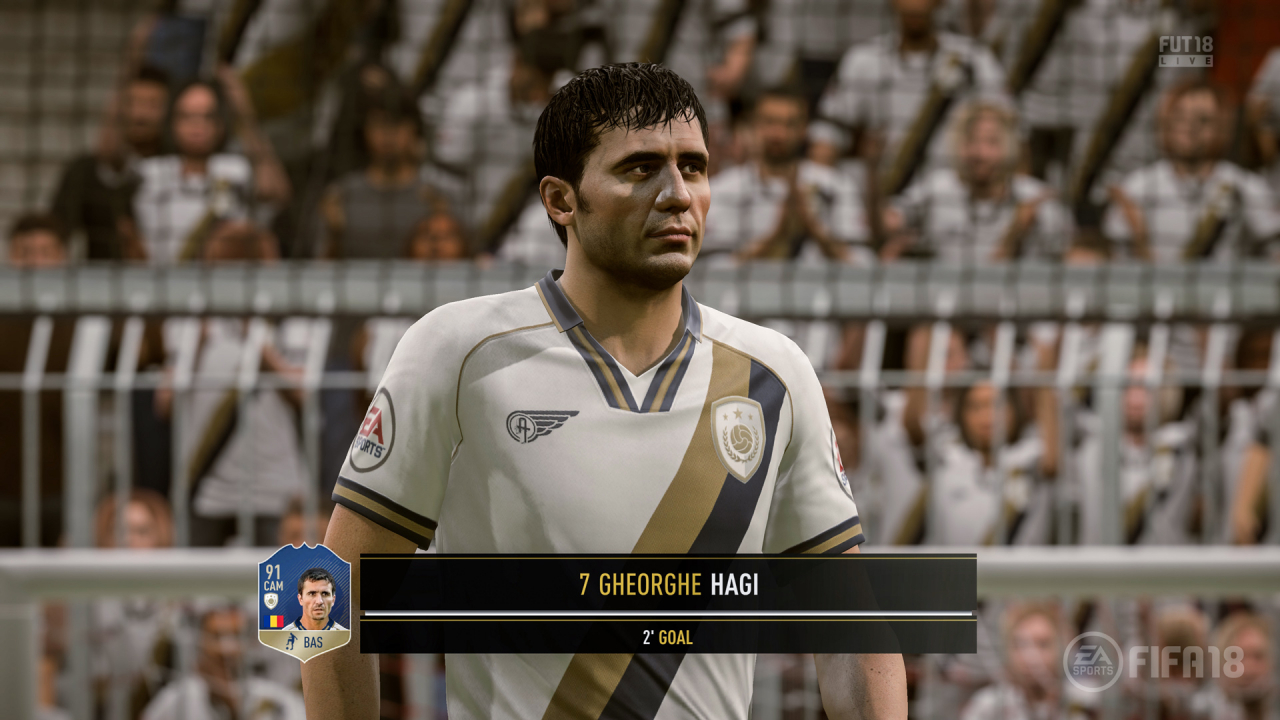Screen dimensions: 1280x720
Task: Click the 91 rating number on the card
Action: pyautogui.click(x=273, y=570)
